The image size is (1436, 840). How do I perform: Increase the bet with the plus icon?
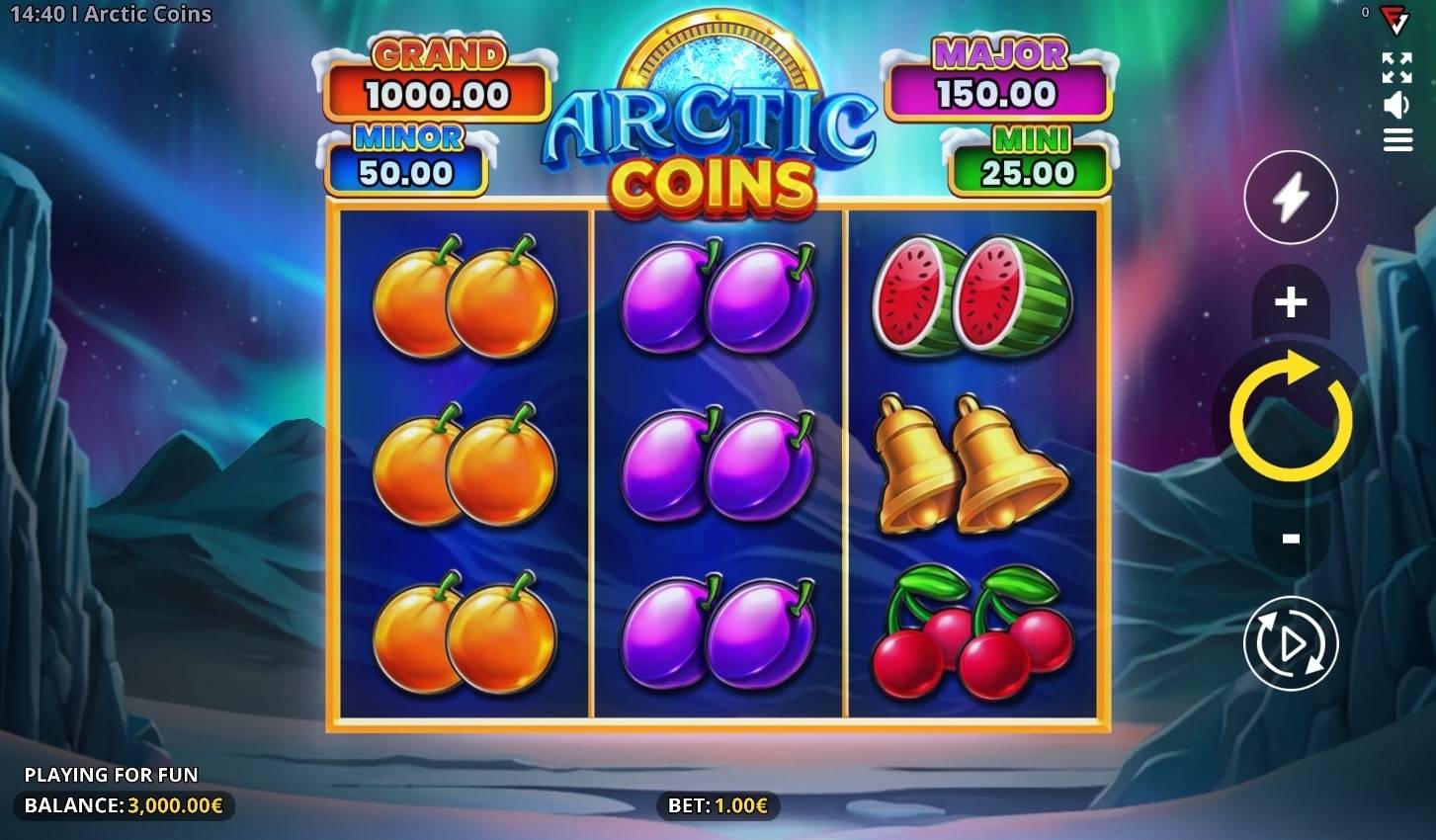(1290, 303)
